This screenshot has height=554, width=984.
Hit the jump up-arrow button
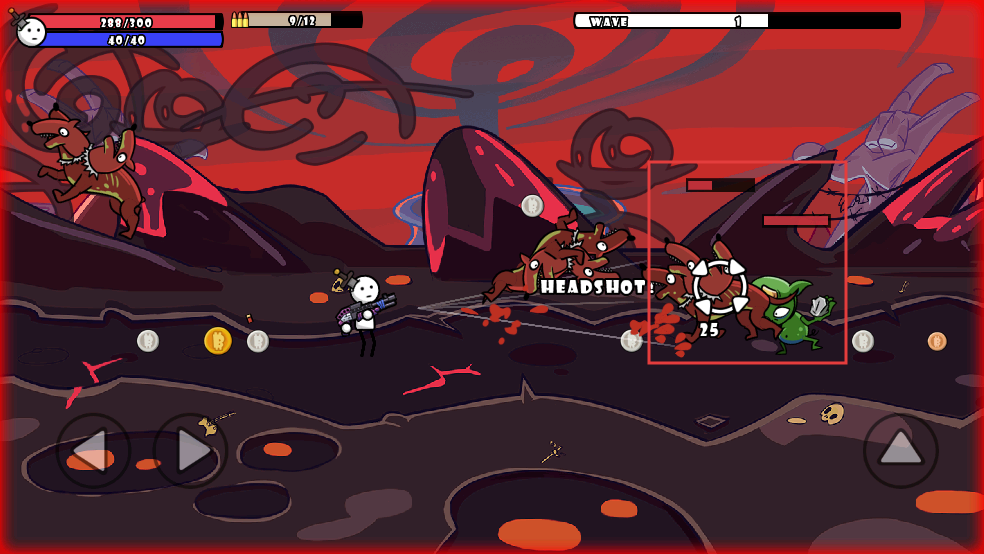(900, 450)
